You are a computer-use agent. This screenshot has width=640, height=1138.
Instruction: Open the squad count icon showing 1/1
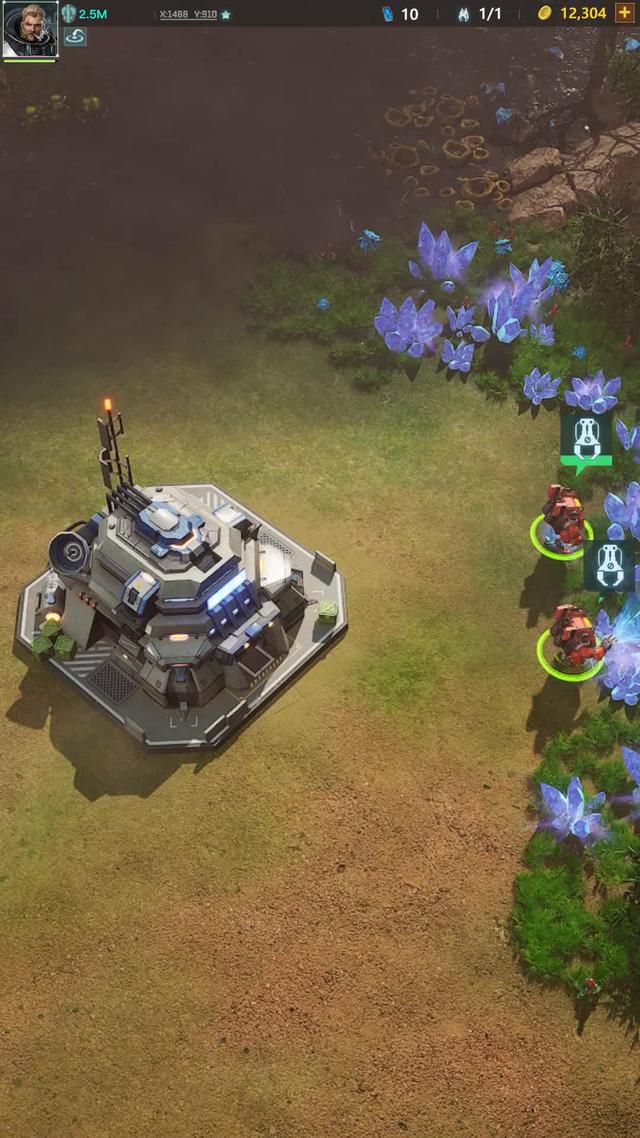pyautogui.click(x=464, y=14)
